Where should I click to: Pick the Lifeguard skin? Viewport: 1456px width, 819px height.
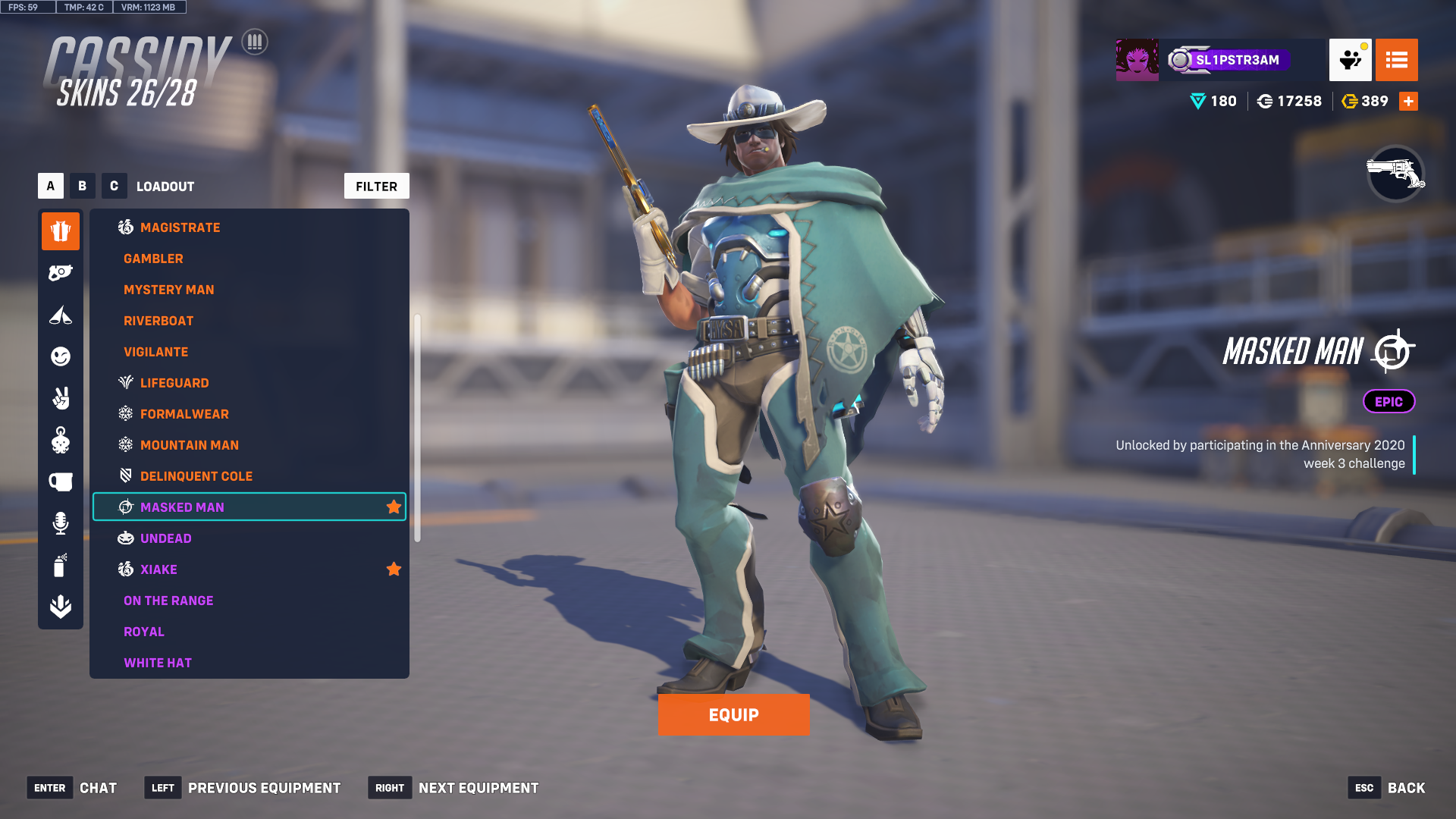[174, 383]
